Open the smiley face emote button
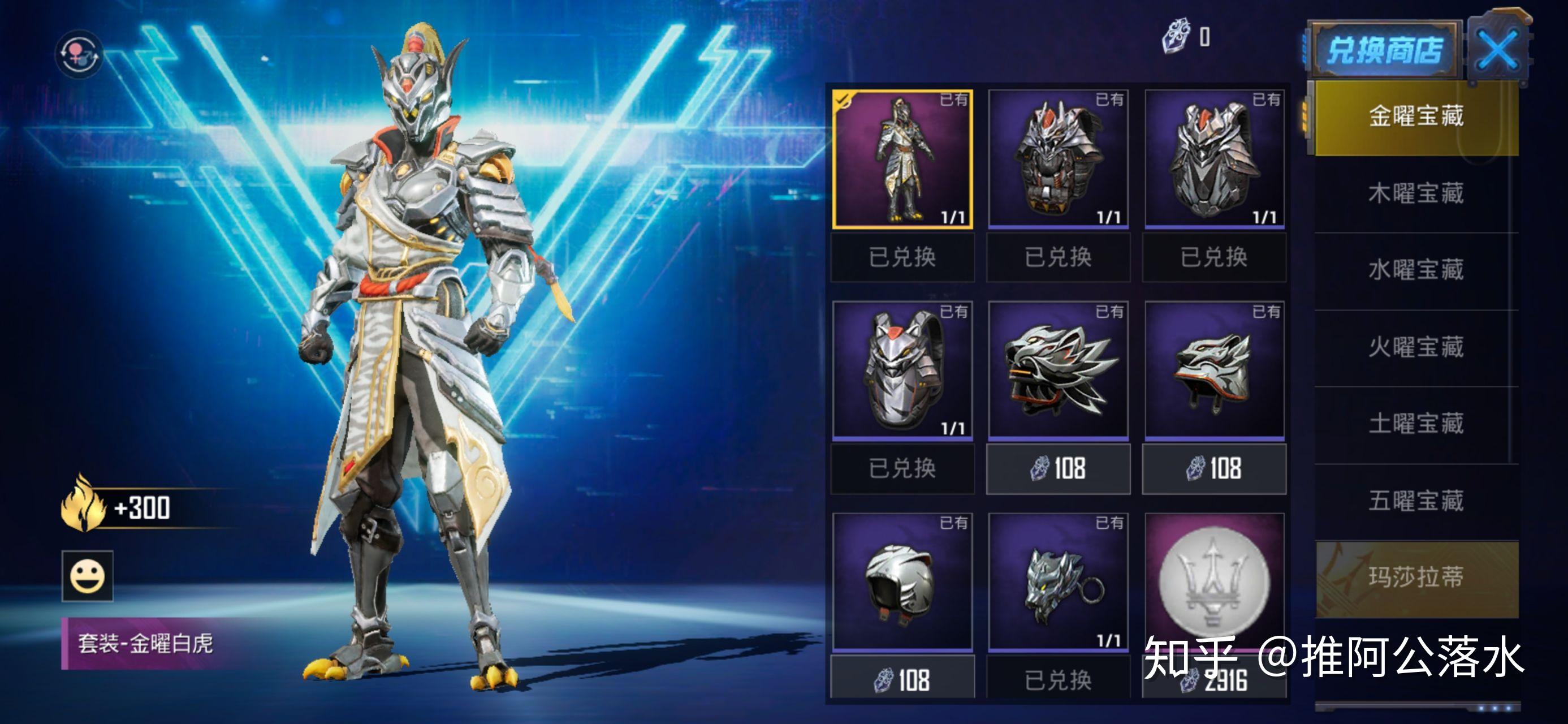This screenshot has height=724, width=1568. coord(87,576)
